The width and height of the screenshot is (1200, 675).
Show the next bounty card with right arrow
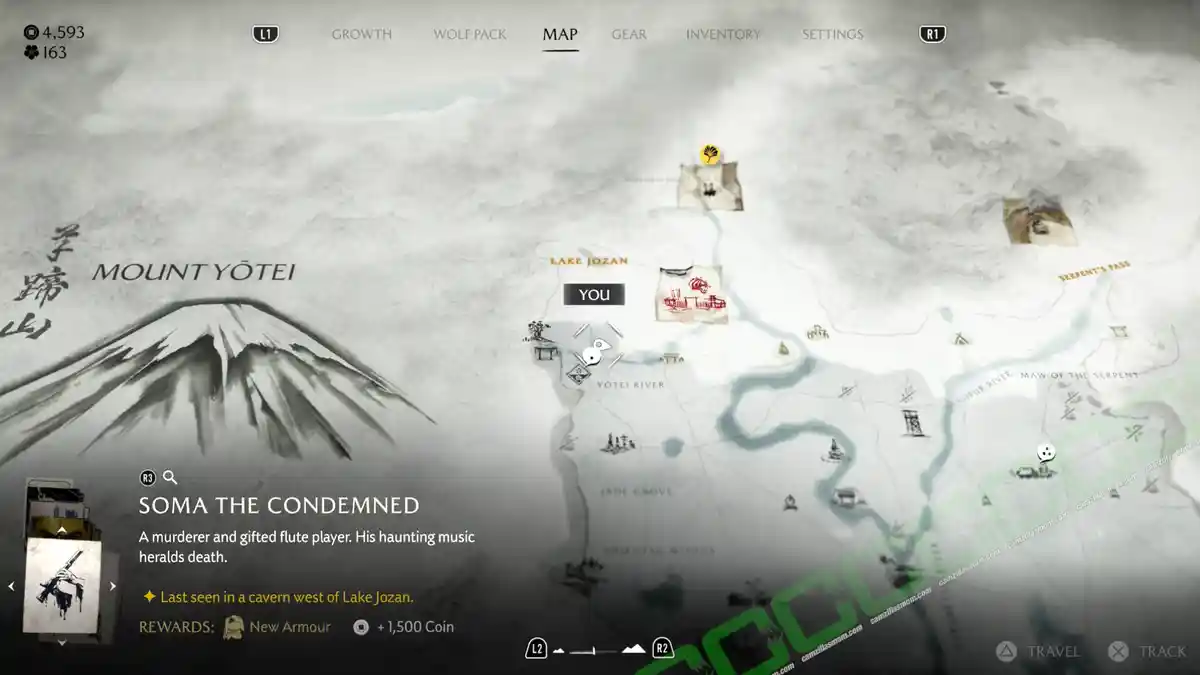click(x=113, y=586)
